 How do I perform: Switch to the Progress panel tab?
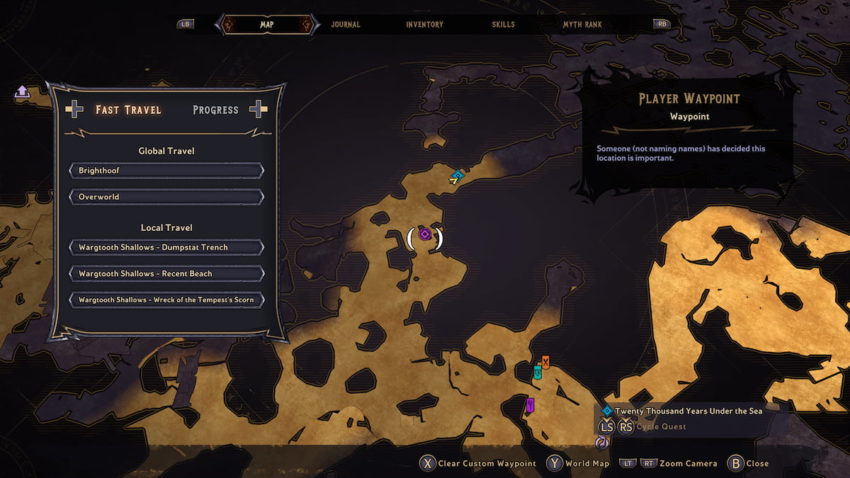click(216, 110)
